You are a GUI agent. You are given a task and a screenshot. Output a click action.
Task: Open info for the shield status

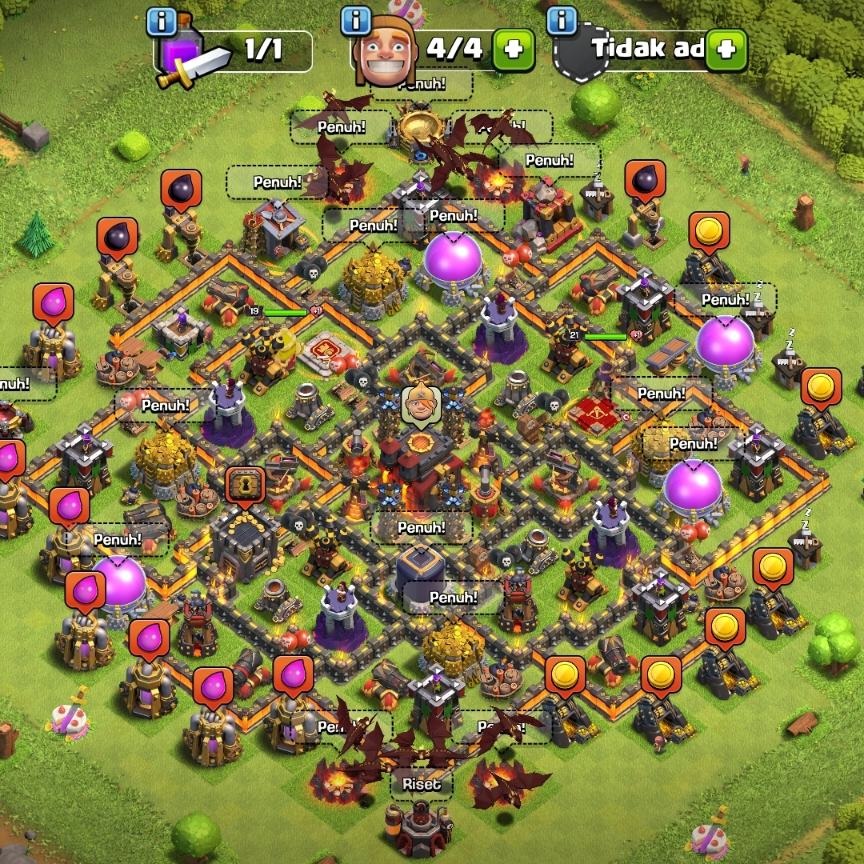(x=562, y=20)
